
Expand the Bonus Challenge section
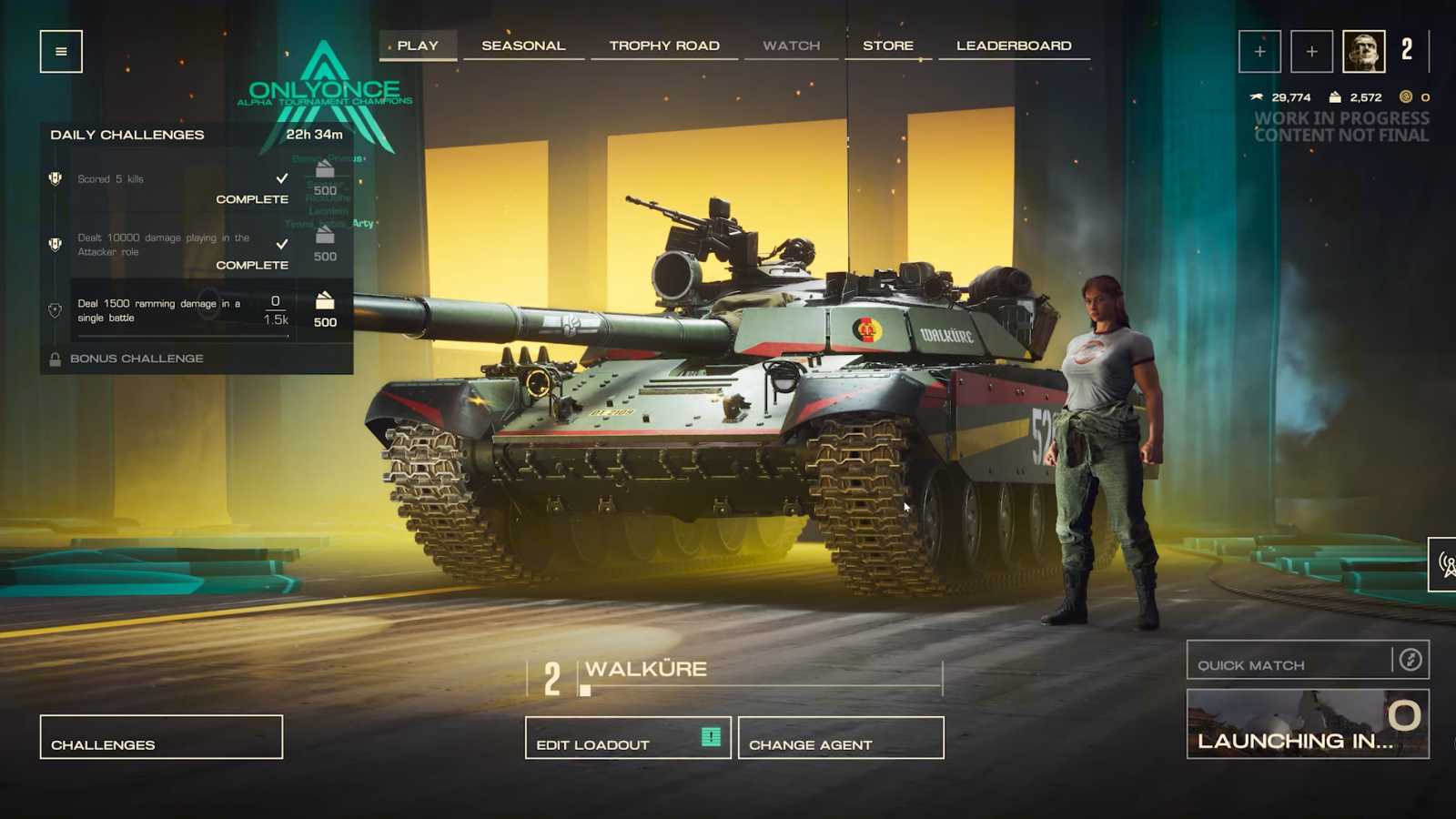click(x=136, y=358)
